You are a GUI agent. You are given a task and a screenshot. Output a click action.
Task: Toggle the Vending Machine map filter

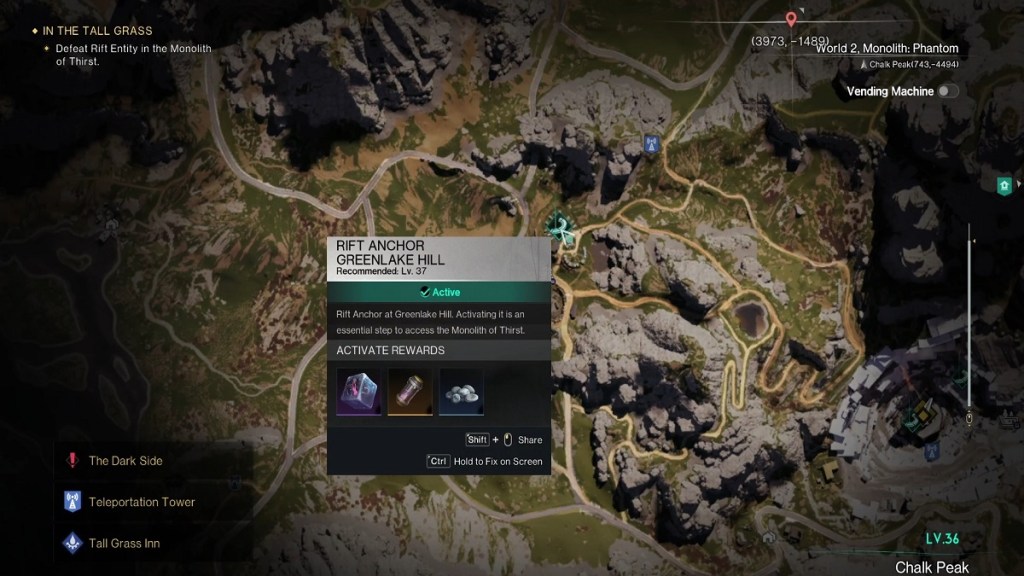pos(945,91)
